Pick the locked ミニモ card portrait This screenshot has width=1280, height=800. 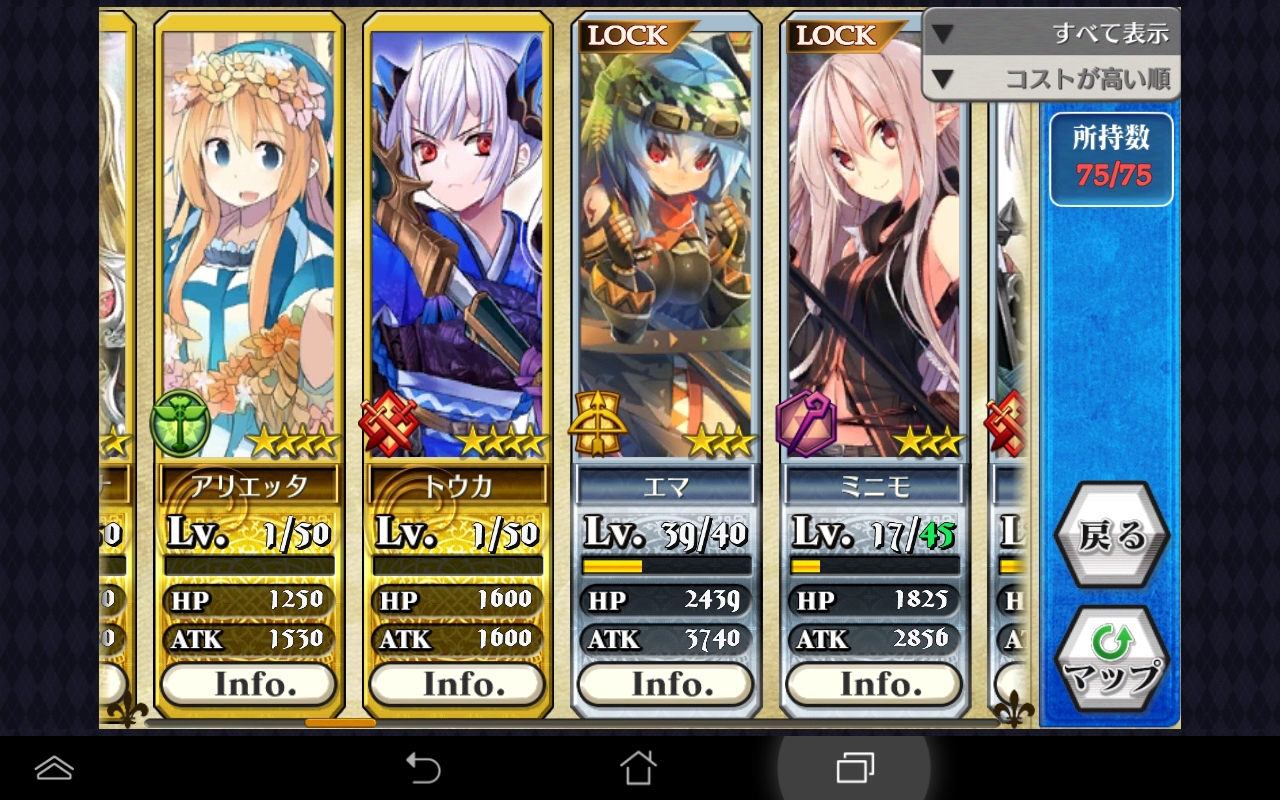pyautogui.click(x=874, y=240)
